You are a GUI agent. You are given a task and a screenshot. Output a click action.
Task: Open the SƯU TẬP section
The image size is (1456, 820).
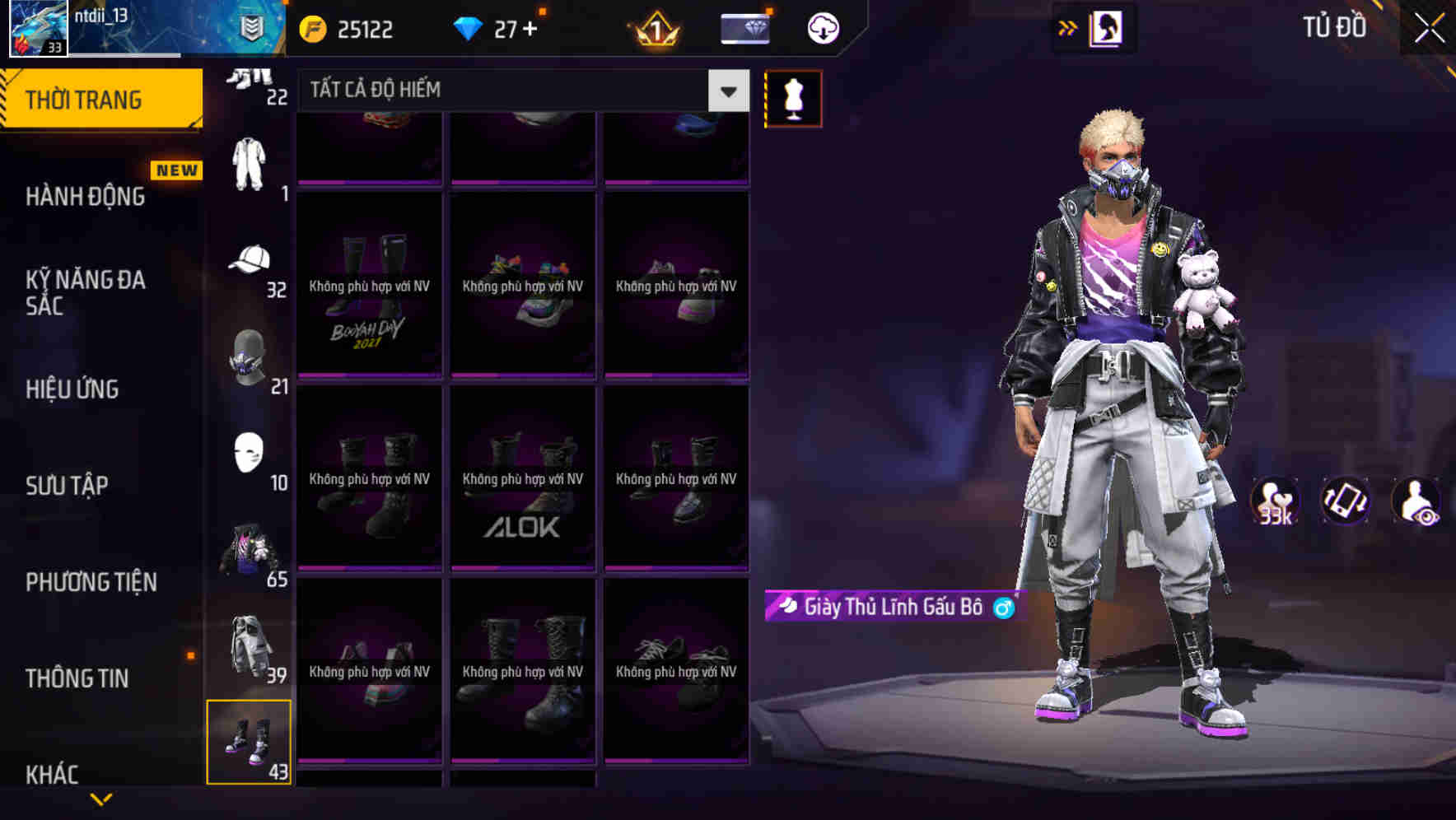tap(68, 486)
